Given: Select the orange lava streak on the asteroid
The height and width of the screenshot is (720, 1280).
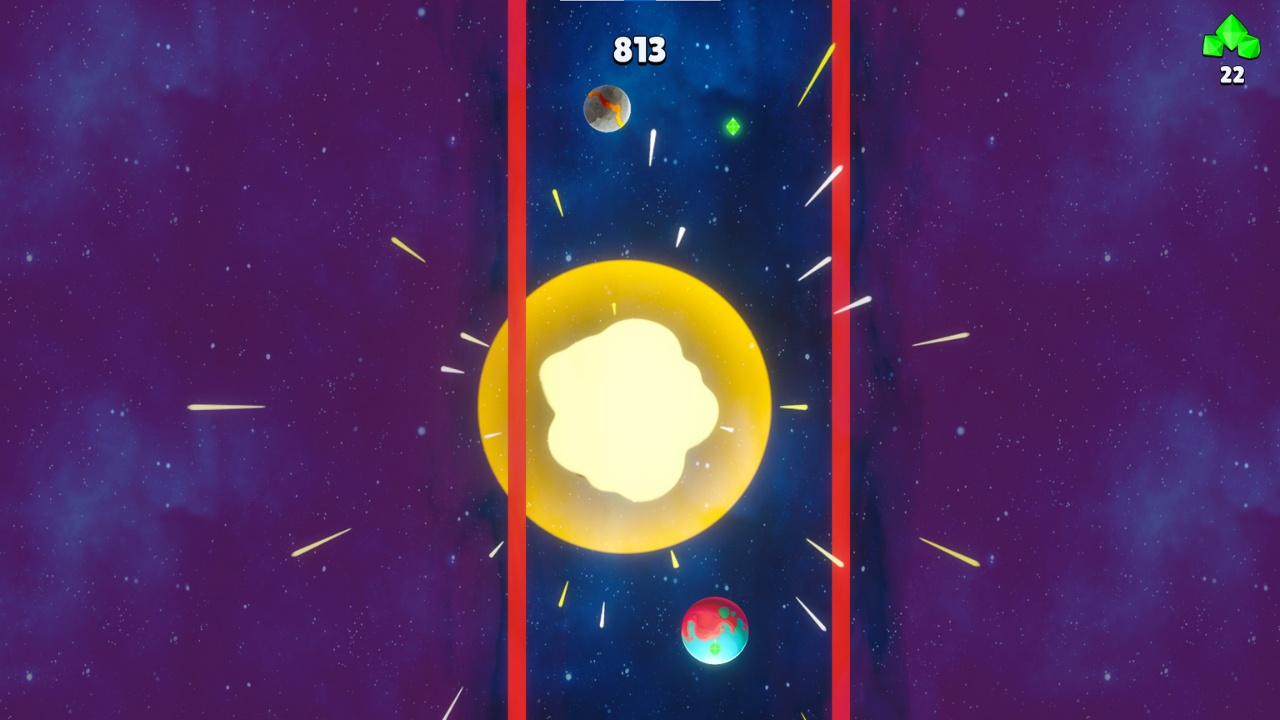Looking at the screenshot, I should click(611, 102).
